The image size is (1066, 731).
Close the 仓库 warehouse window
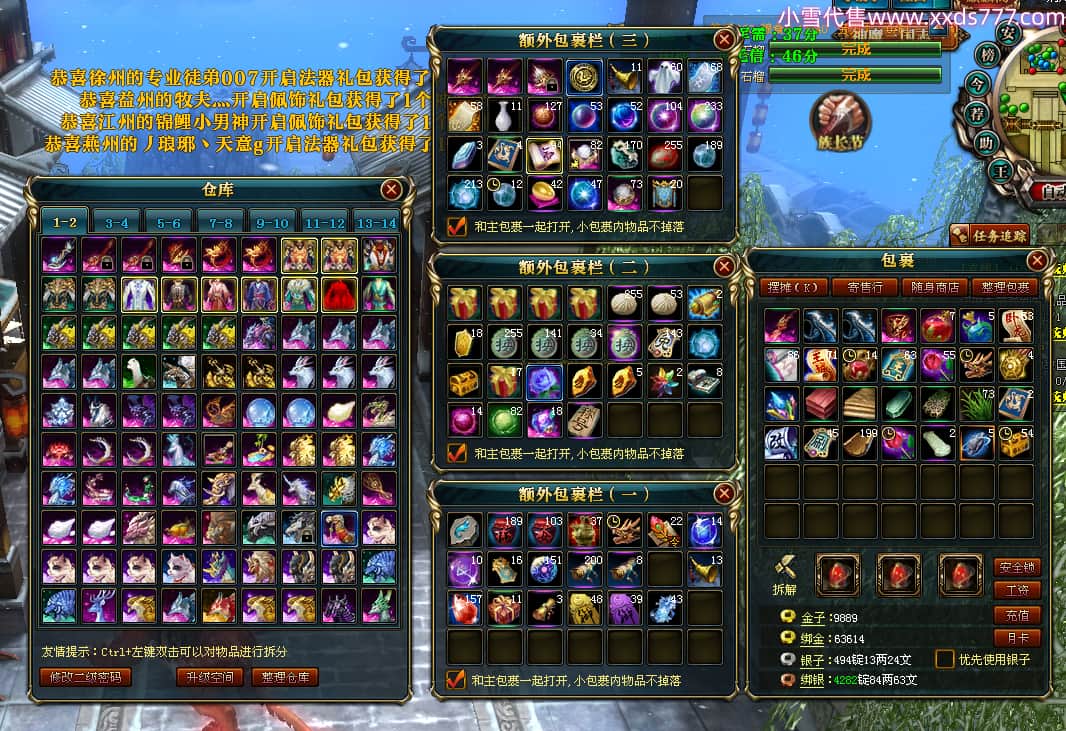tap(391, 189)
